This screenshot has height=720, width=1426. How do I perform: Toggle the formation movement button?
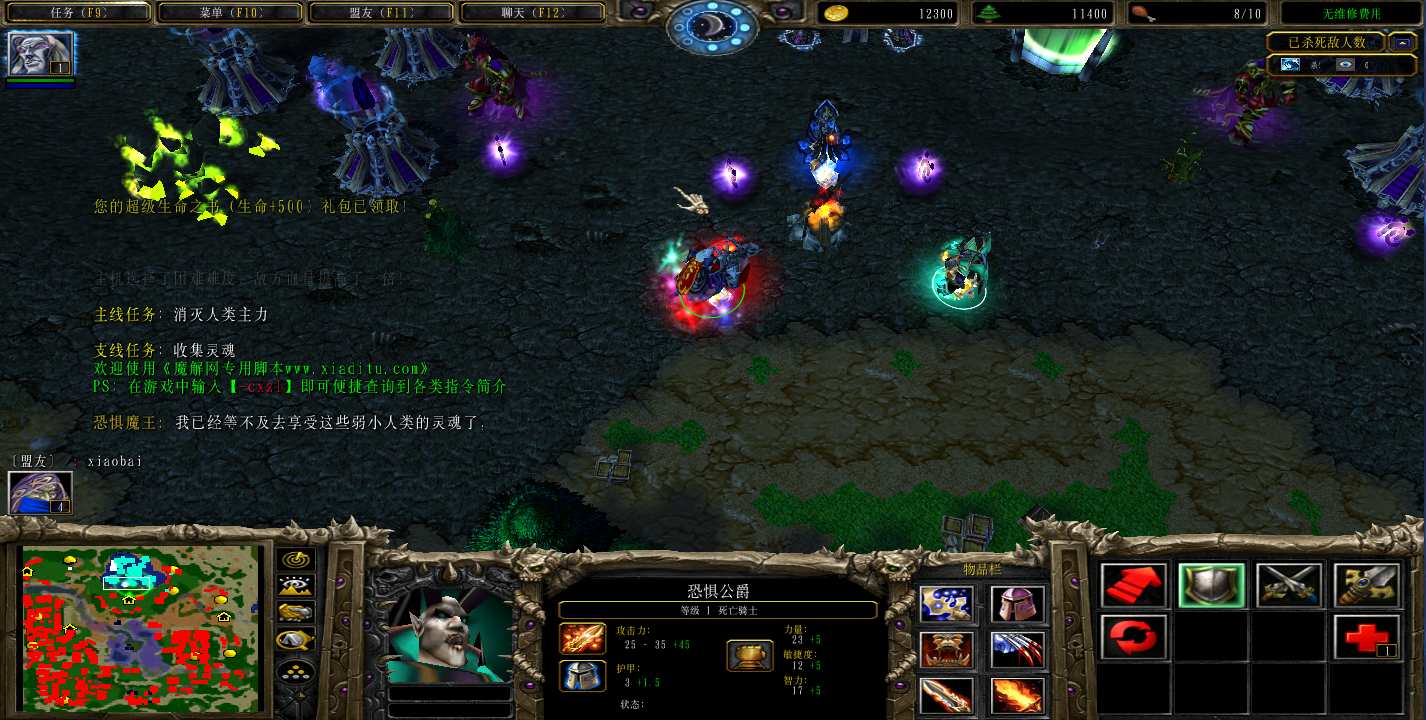click(296, 672)
